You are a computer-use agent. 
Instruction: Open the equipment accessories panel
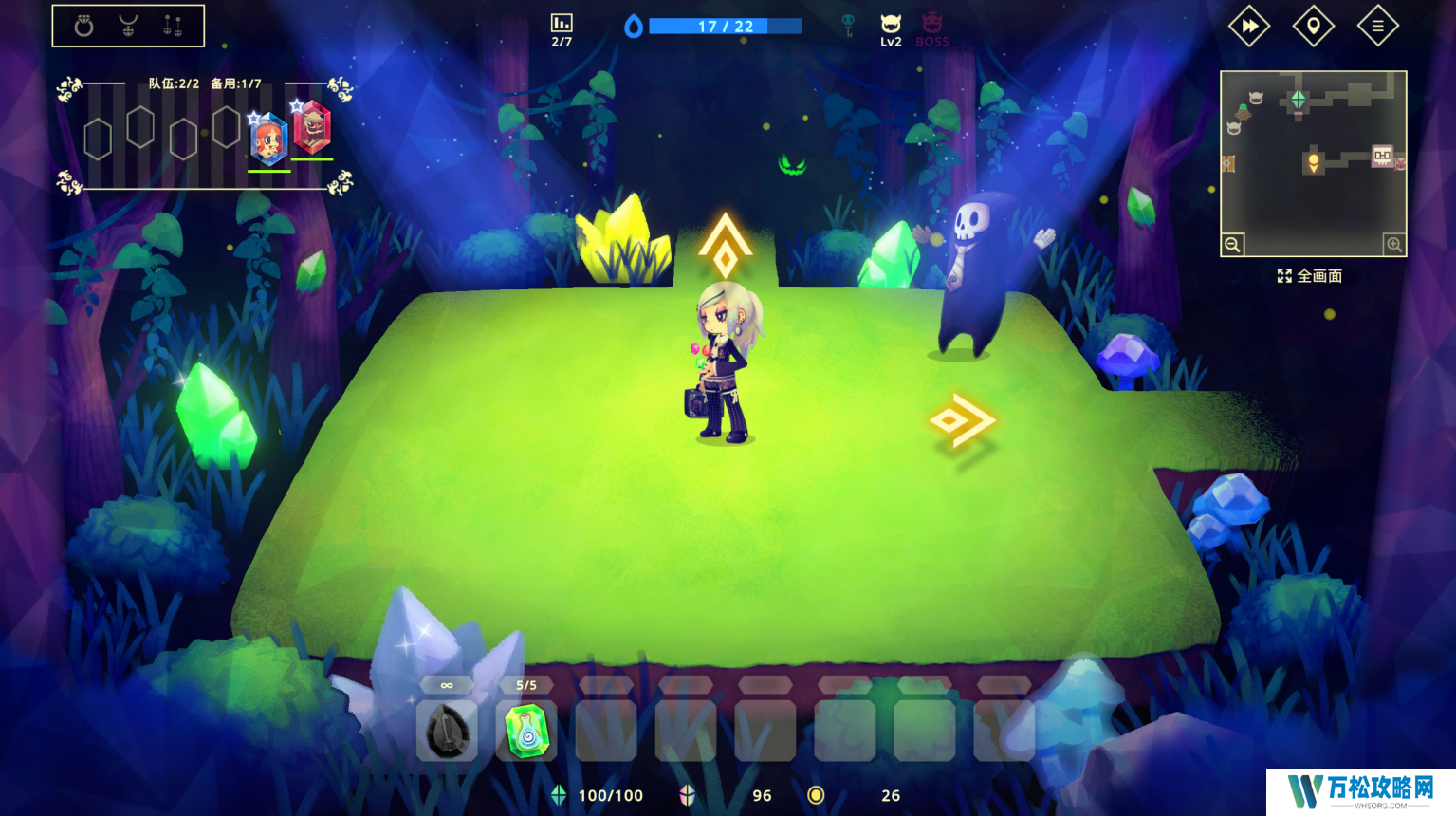[x=128, y=27]
